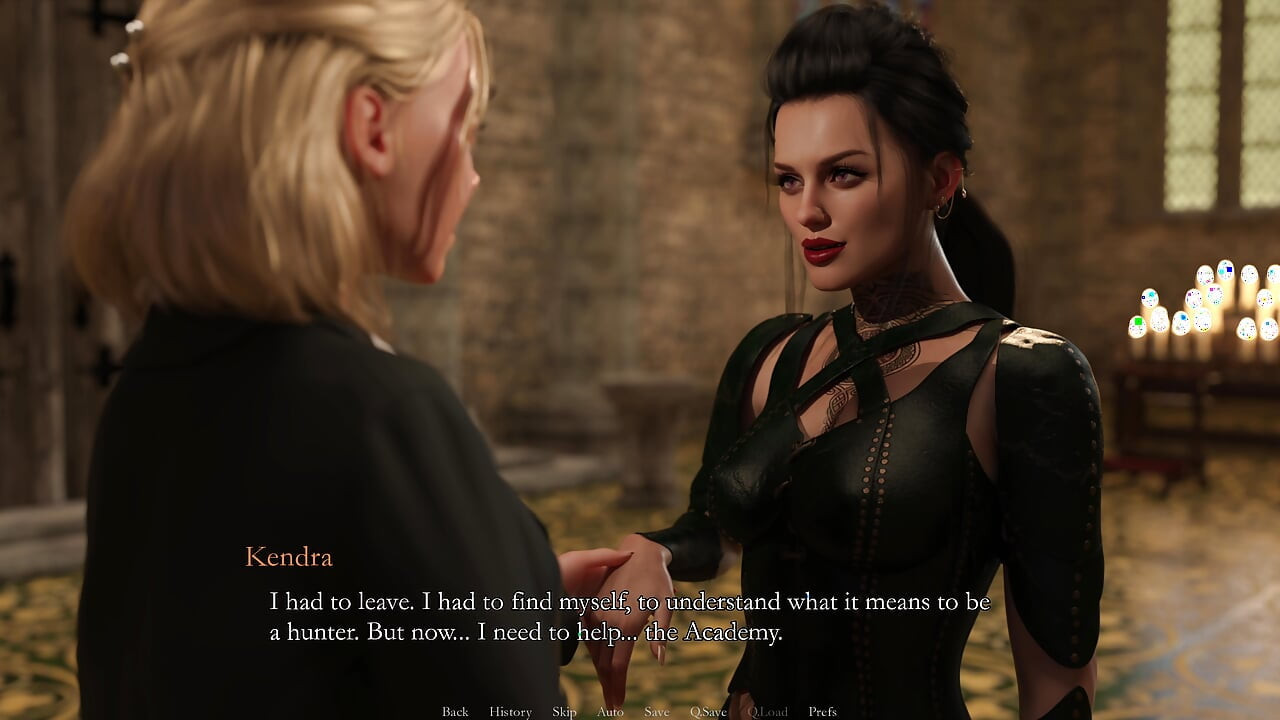The height and width of the screenshot is (720, 1280).
Task: Go back one dialogue line
Action: [x=455, y=711]
